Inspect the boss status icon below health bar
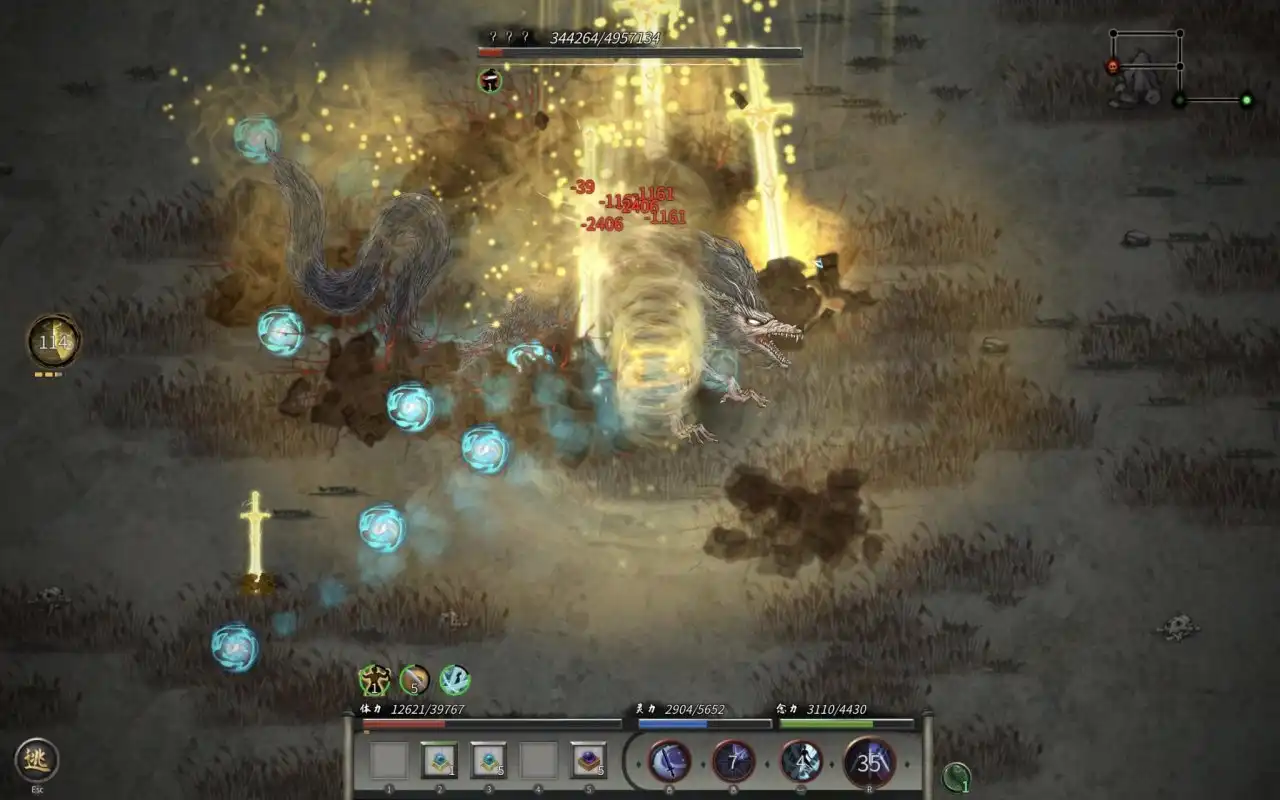1280x800 pixels. [490, 81]
